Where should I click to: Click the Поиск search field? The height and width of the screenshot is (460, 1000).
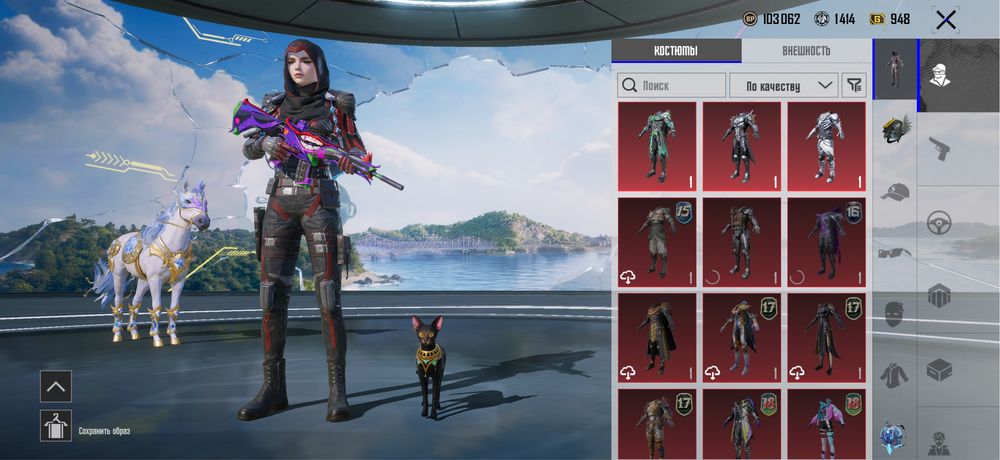tap(672, 85)
